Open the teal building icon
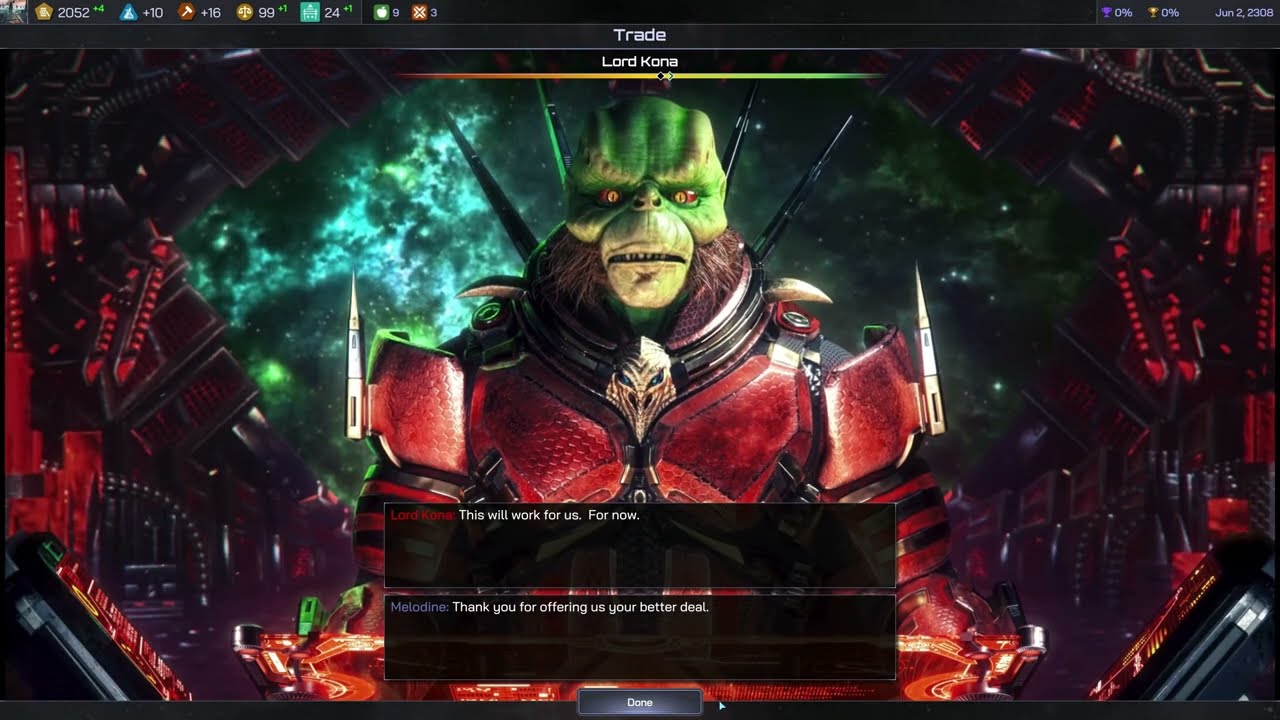 point(310,12)
